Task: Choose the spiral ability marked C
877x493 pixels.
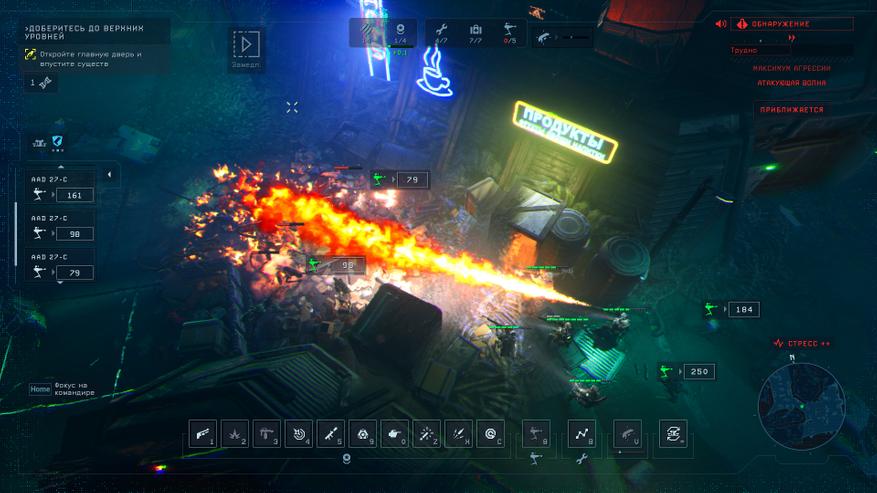Action: tap(491, 433)
